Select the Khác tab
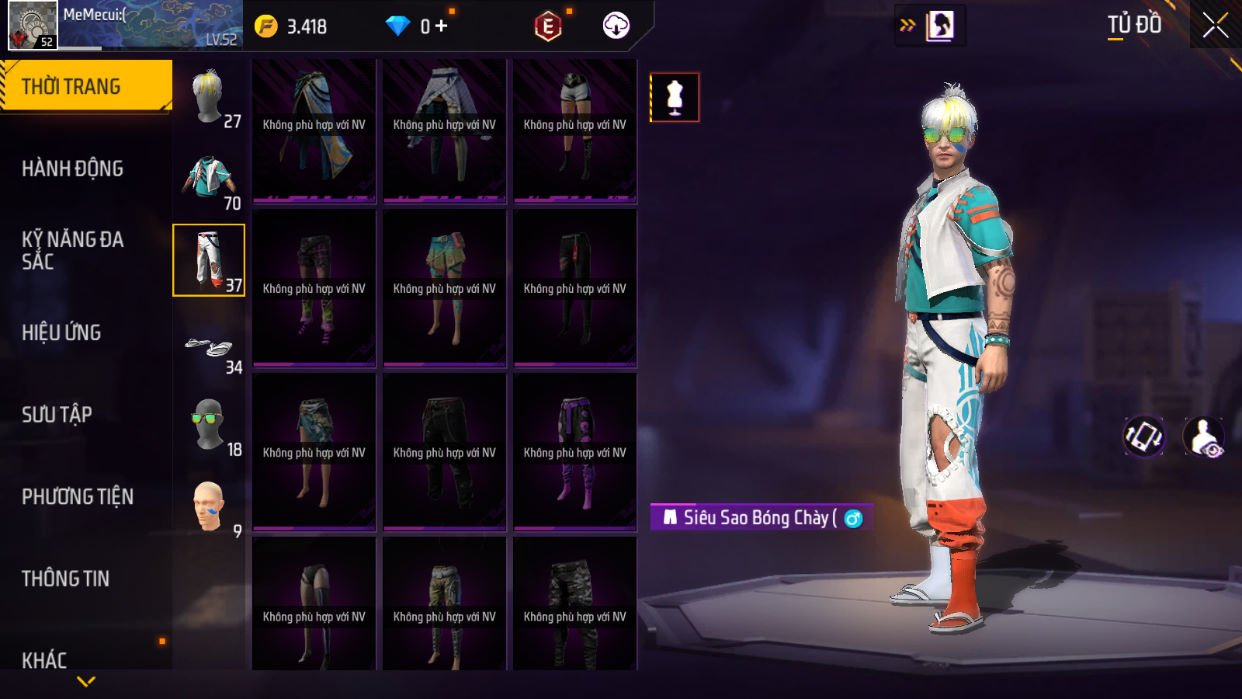This screenshot has width=1242, height=699. 45,659
